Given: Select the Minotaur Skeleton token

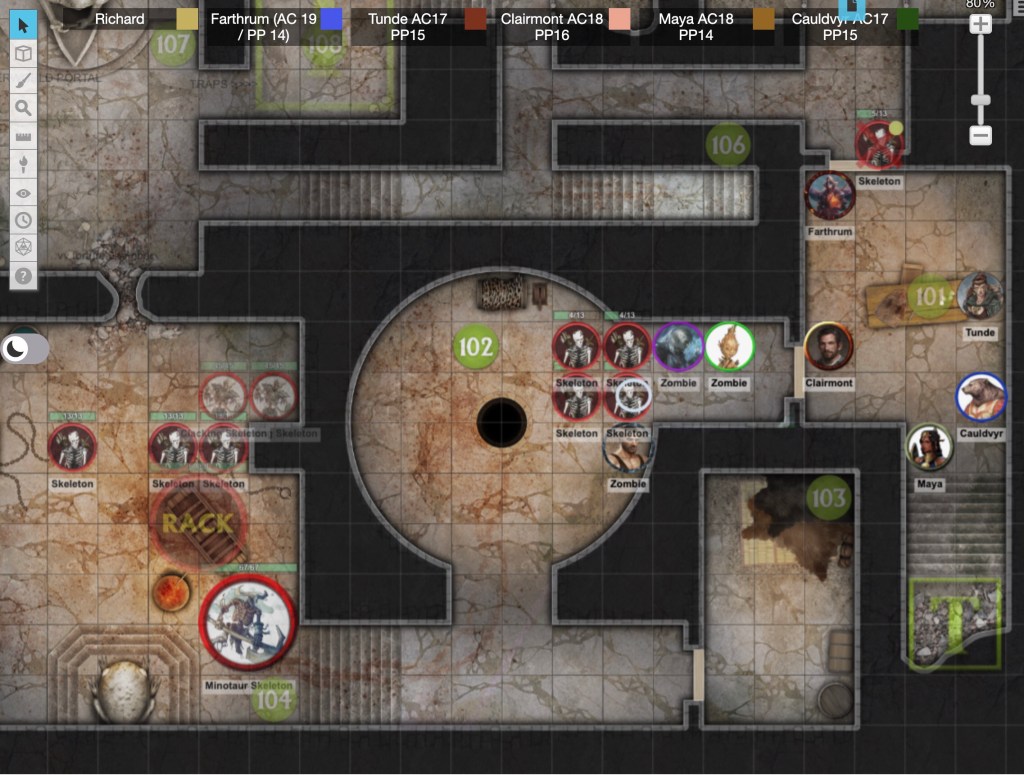Looking at the screenshot, I should click(247, 622).
